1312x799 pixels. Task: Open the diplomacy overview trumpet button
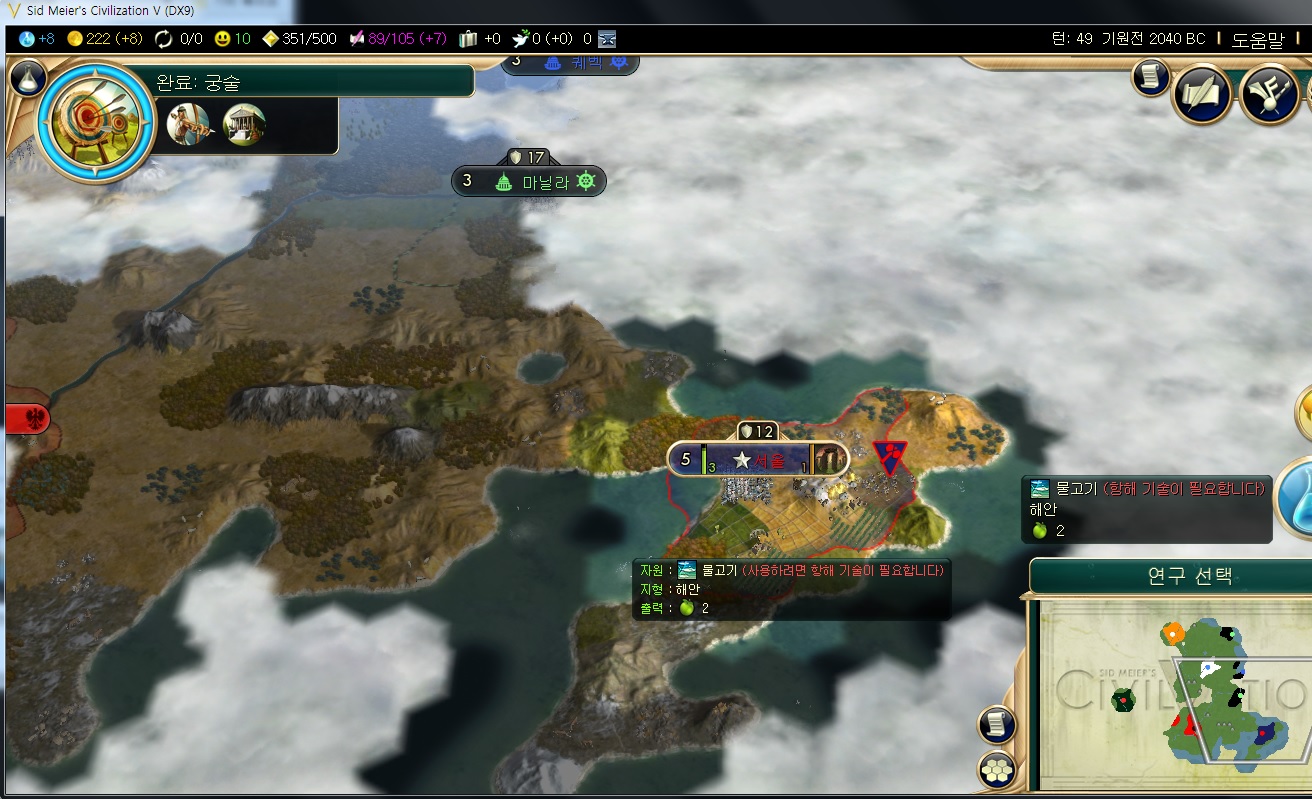(x=1268, y=94)
